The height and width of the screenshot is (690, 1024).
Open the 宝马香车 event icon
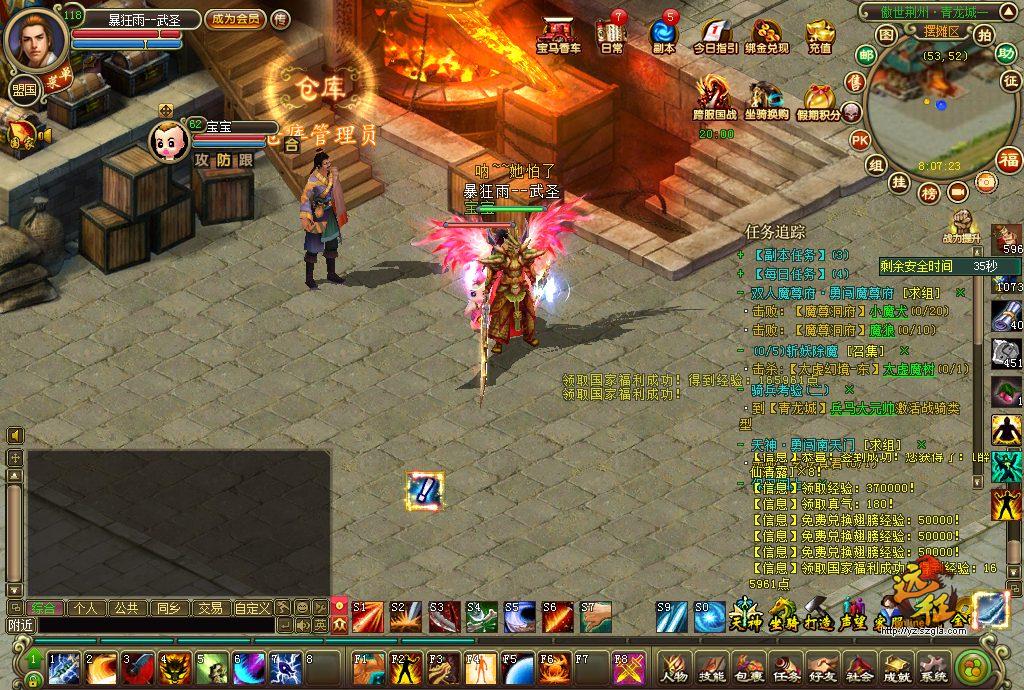558,34
